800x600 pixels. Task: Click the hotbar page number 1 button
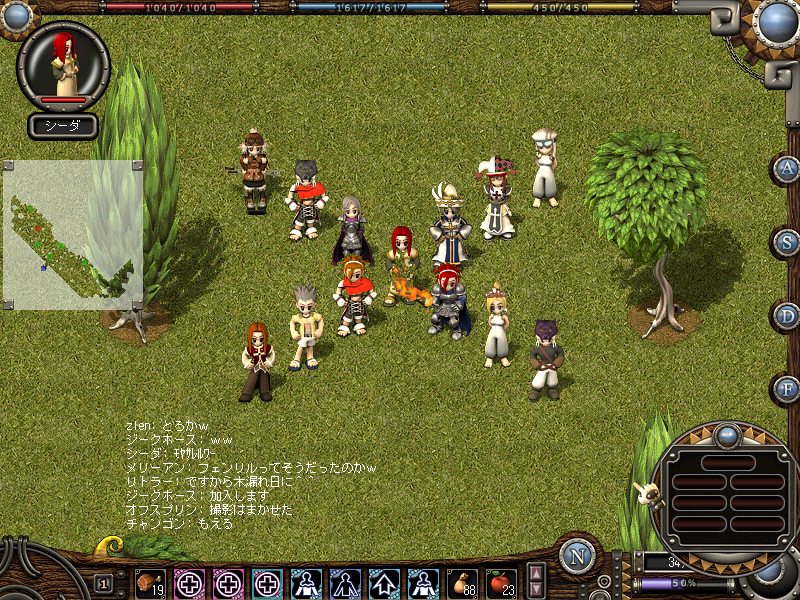click(x=103, y=583)
